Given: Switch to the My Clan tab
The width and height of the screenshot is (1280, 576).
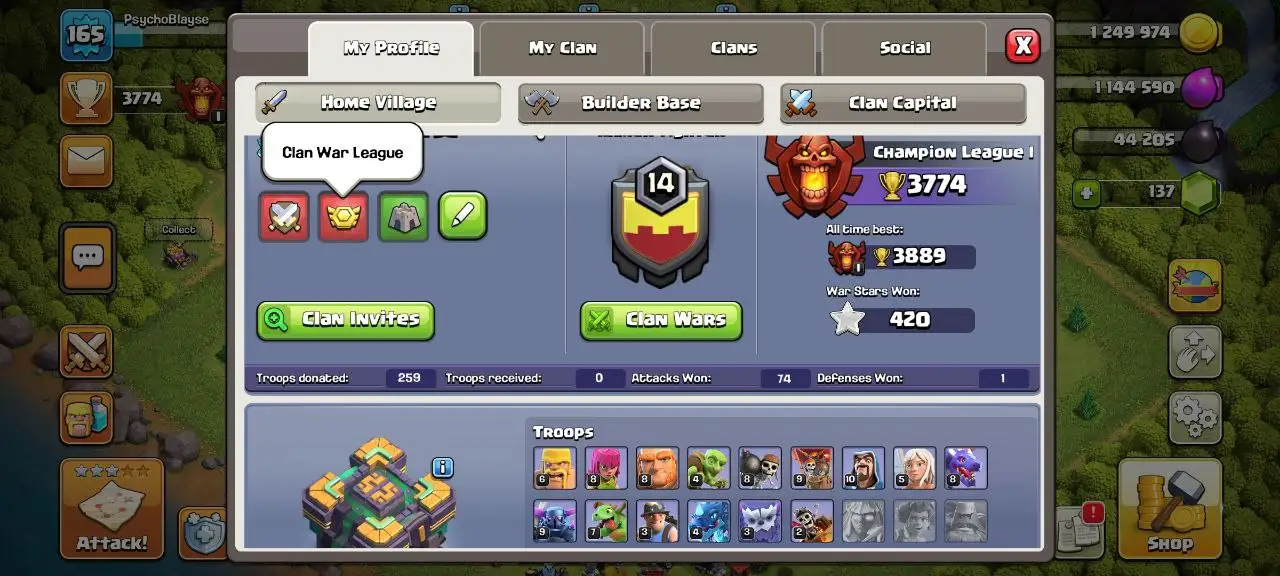Looking at the screenshot, I should point(562,48).
